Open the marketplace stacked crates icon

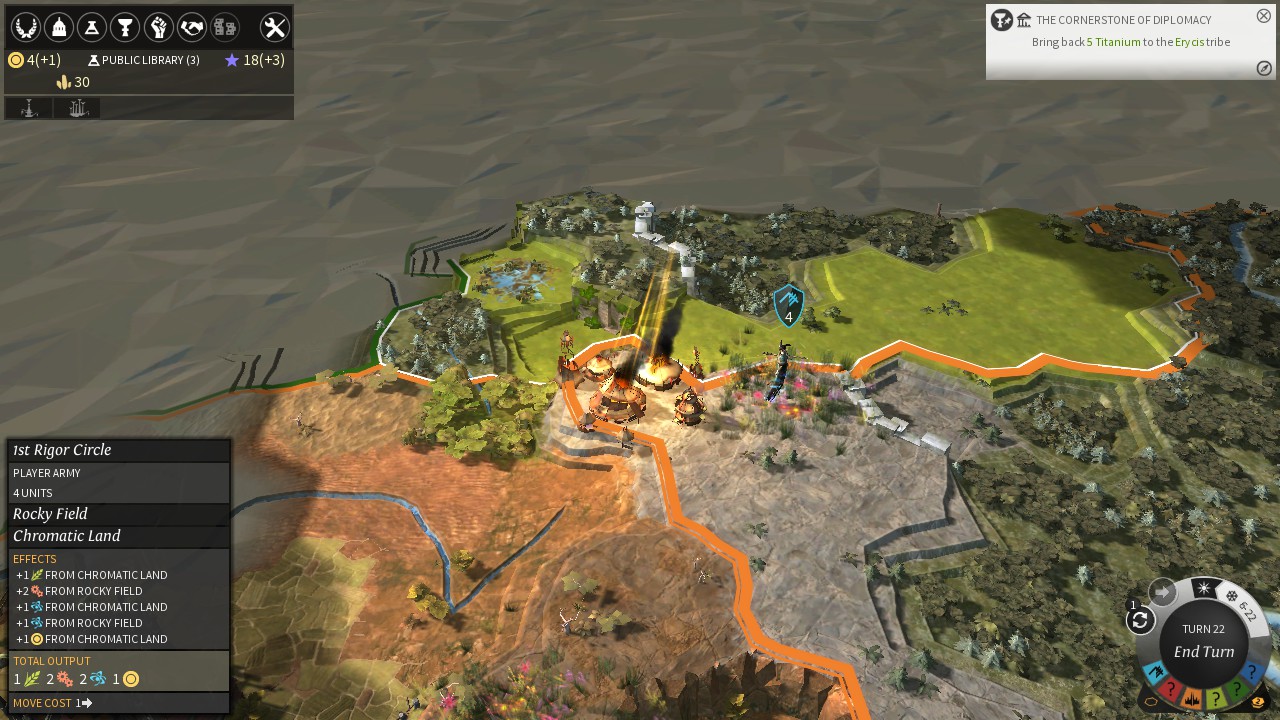(225, 27)
